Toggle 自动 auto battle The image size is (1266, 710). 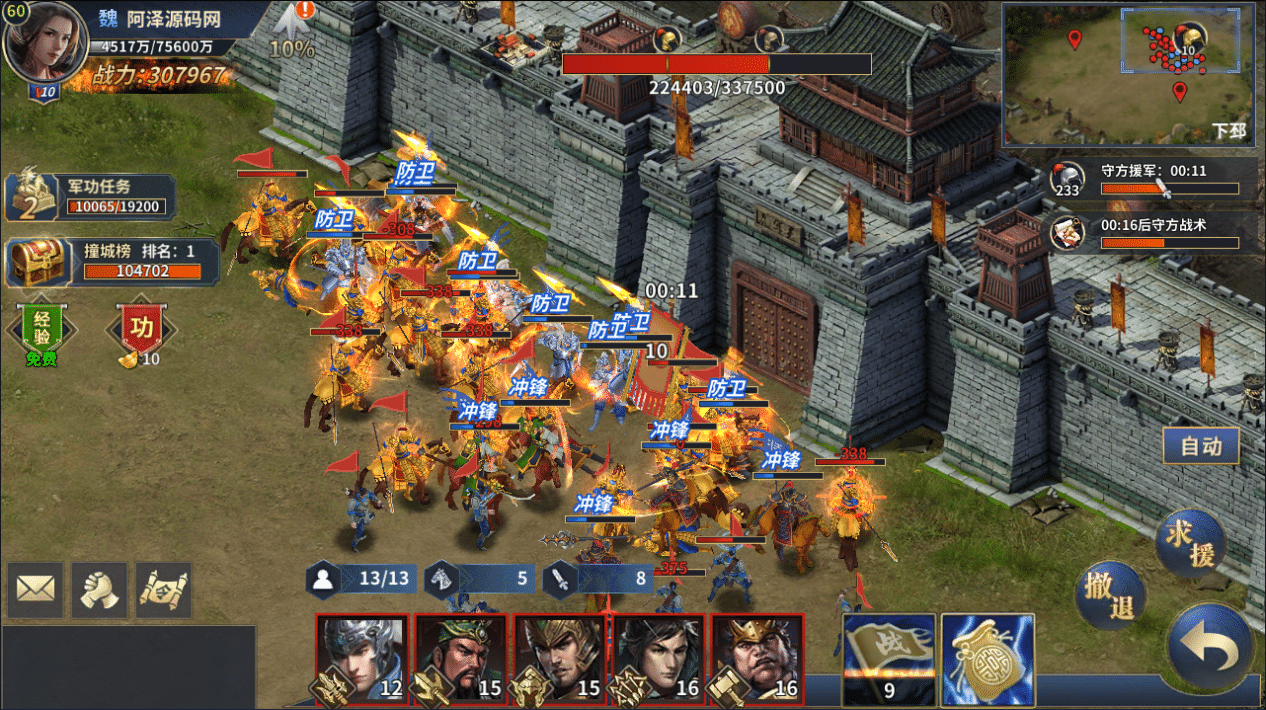point(1201,446)
